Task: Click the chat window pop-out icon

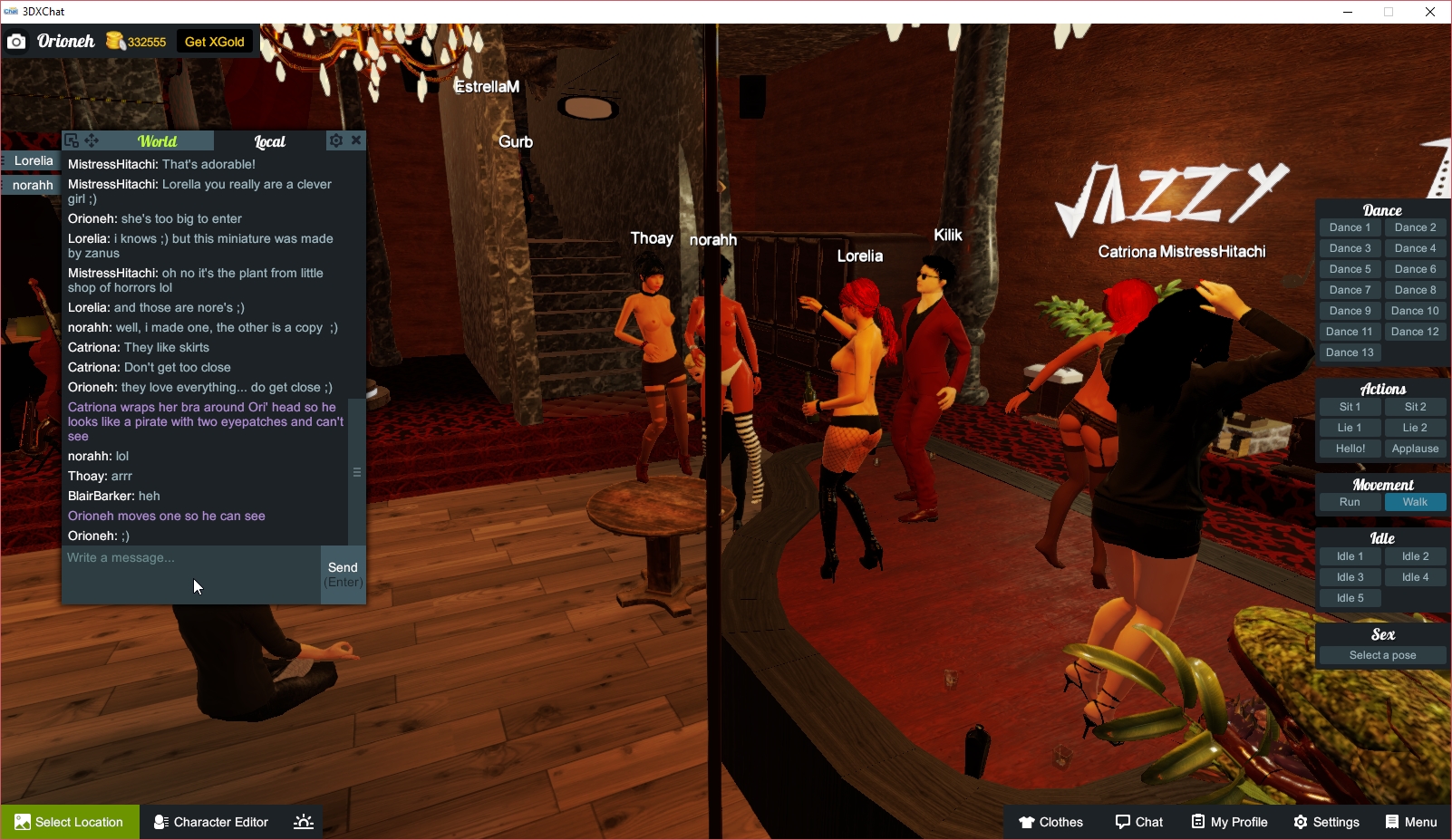Action: (72, 140)
